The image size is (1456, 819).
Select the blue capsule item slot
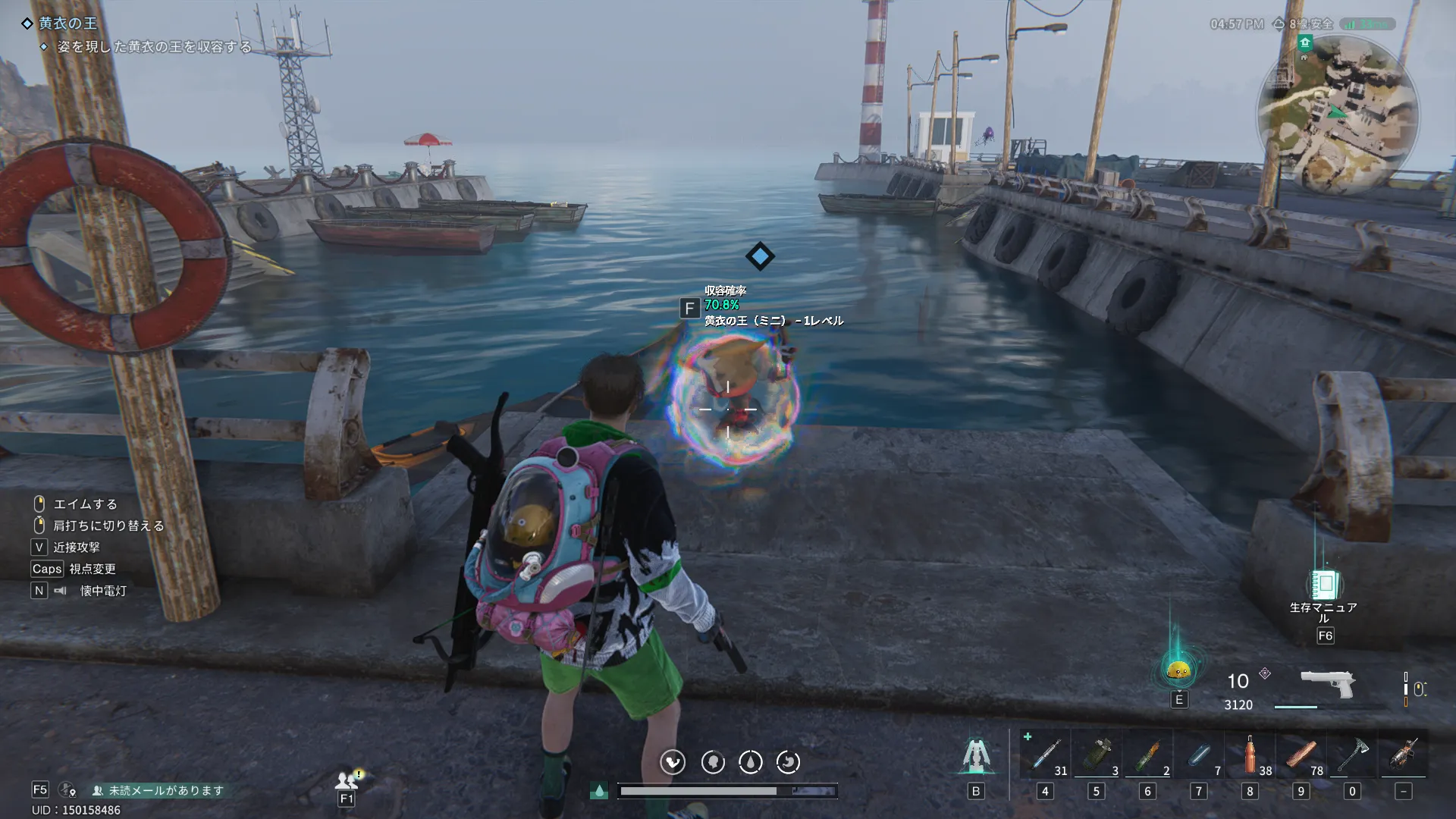pos(1199,755)
